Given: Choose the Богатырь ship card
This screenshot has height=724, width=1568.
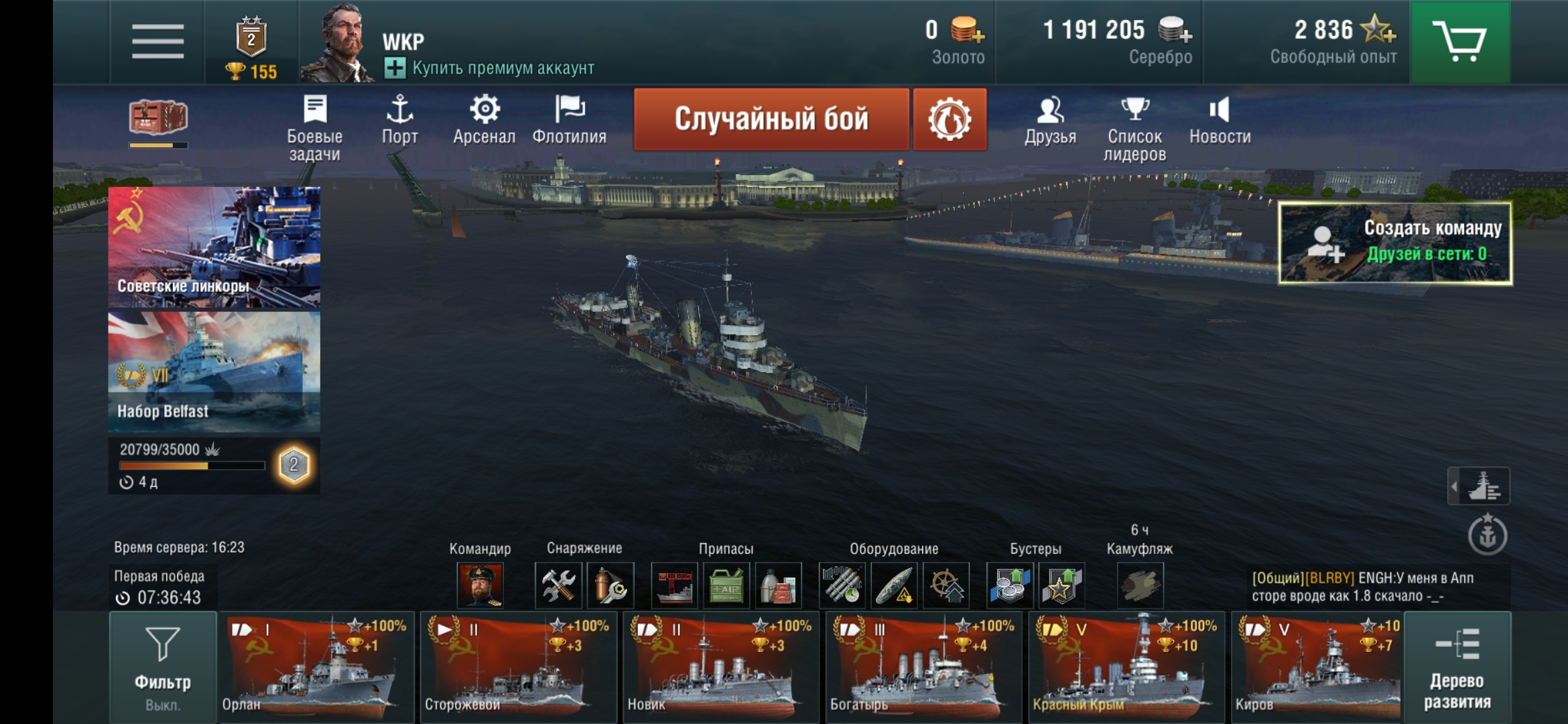Looking at the screenshot, I should coord(923,667).
